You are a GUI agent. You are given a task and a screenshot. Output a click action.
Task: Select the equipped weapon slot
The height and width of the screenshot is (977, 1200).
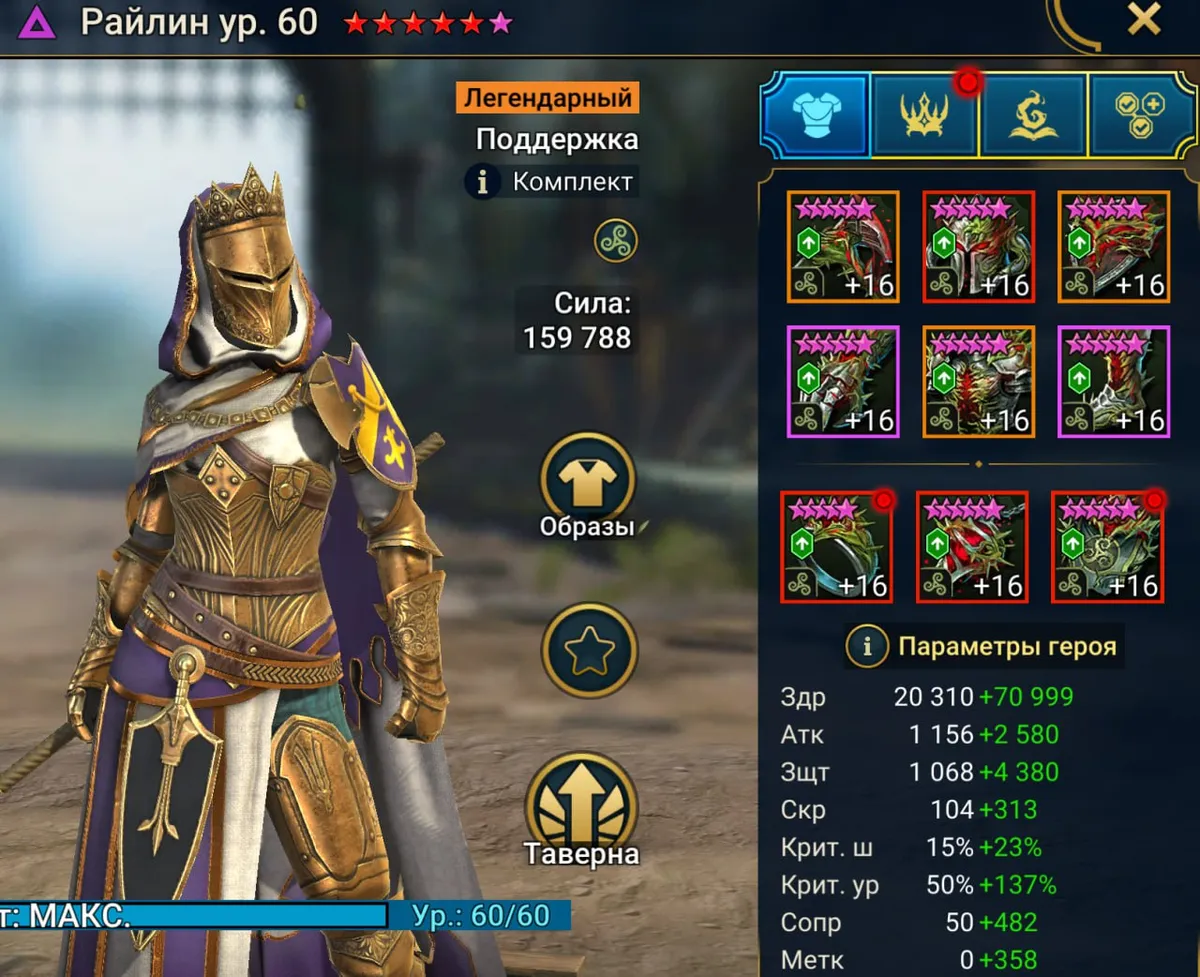(x=843, y=247)
